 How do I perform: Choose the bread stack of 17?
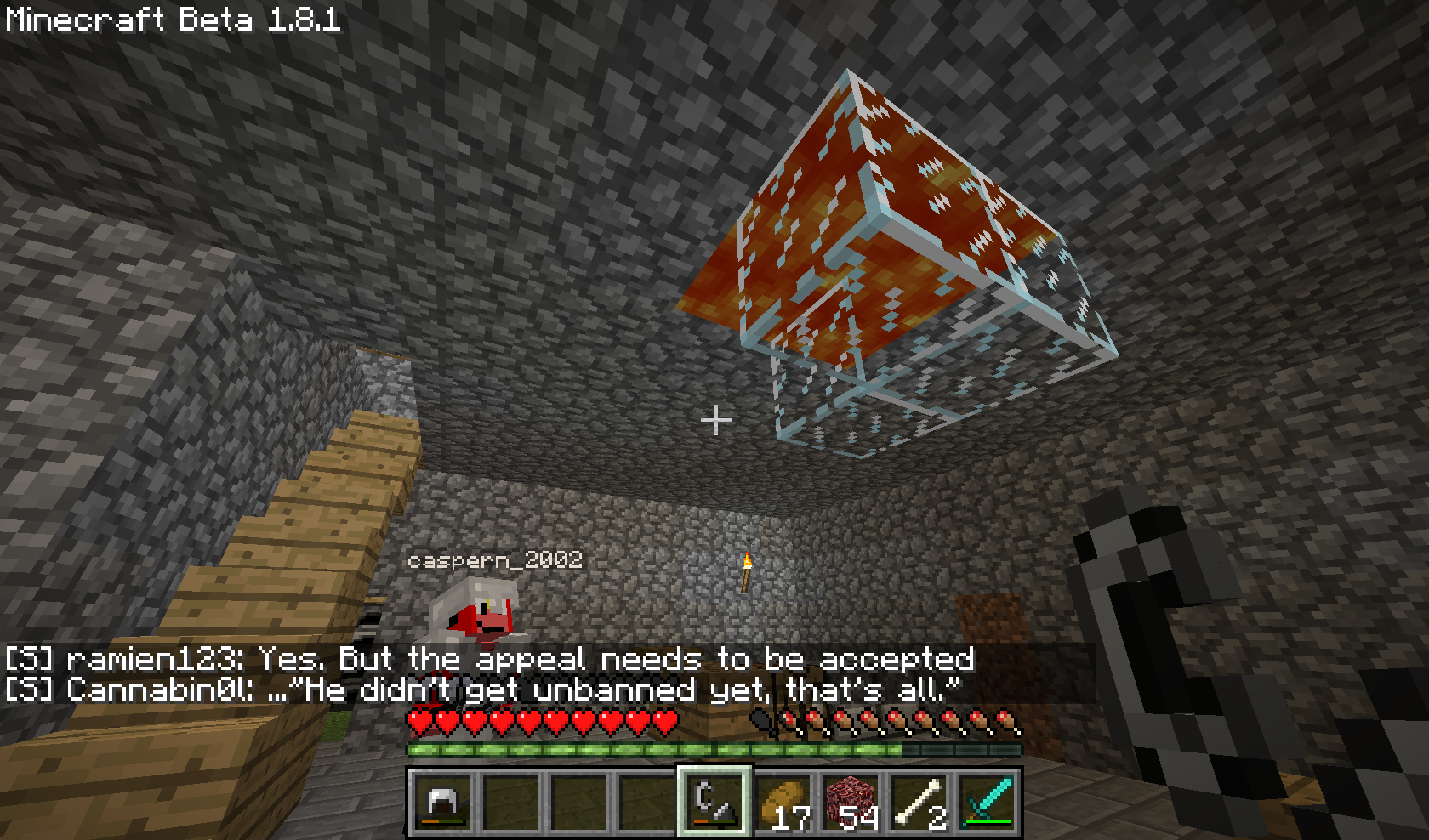coord(783,802)
